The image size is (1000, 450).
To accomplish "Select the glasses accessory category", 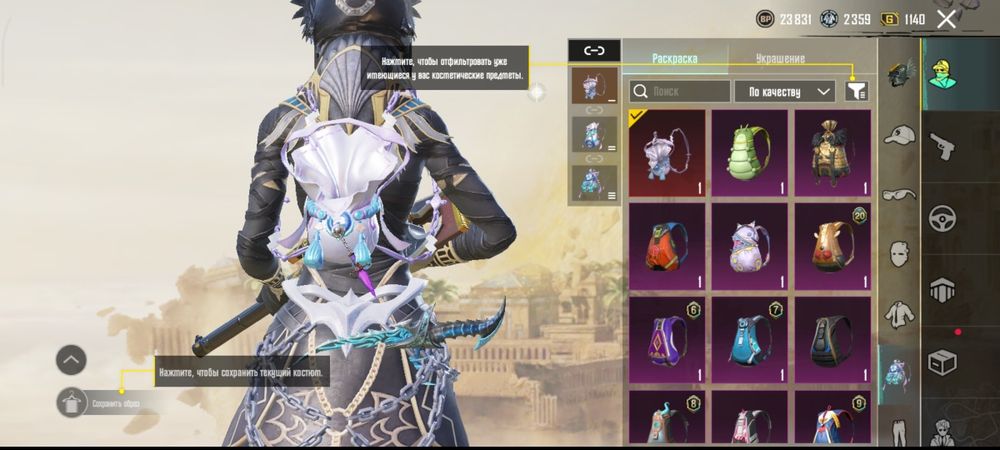I will pyautogui.click(x=900, y=194).
